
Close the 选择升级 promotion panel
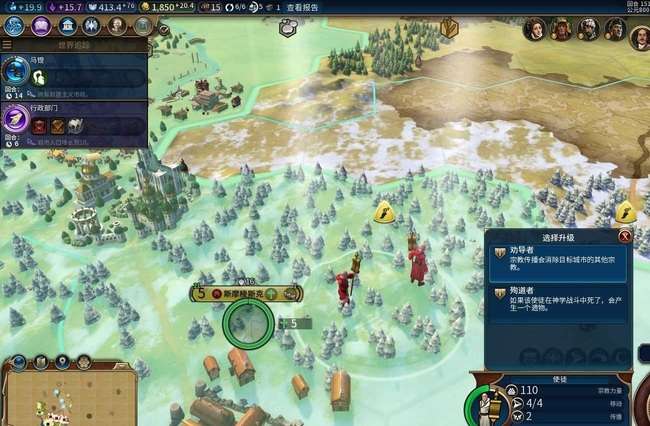tap(625, 237)
